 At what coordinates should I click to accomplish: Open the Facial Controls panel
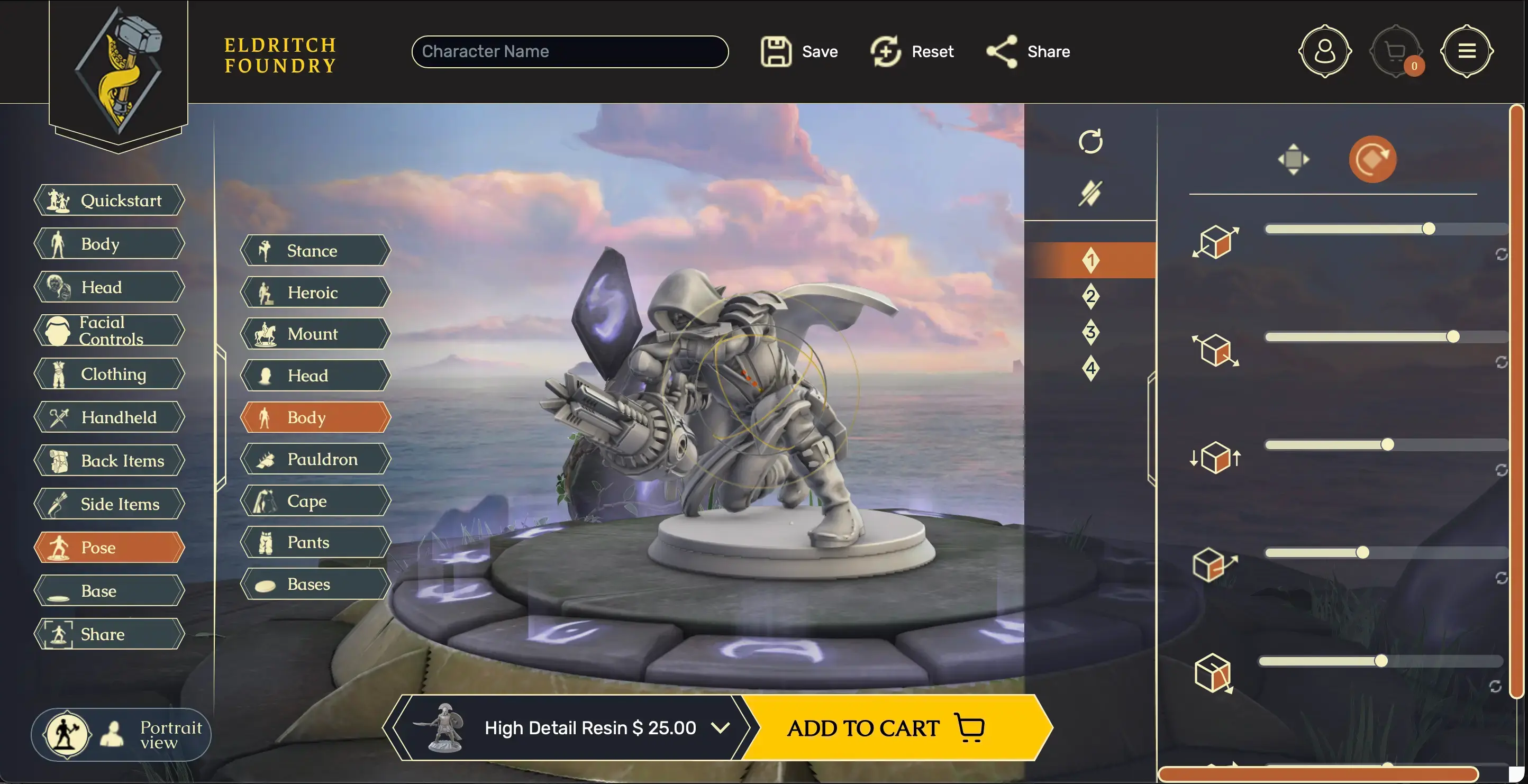(108, 330)
